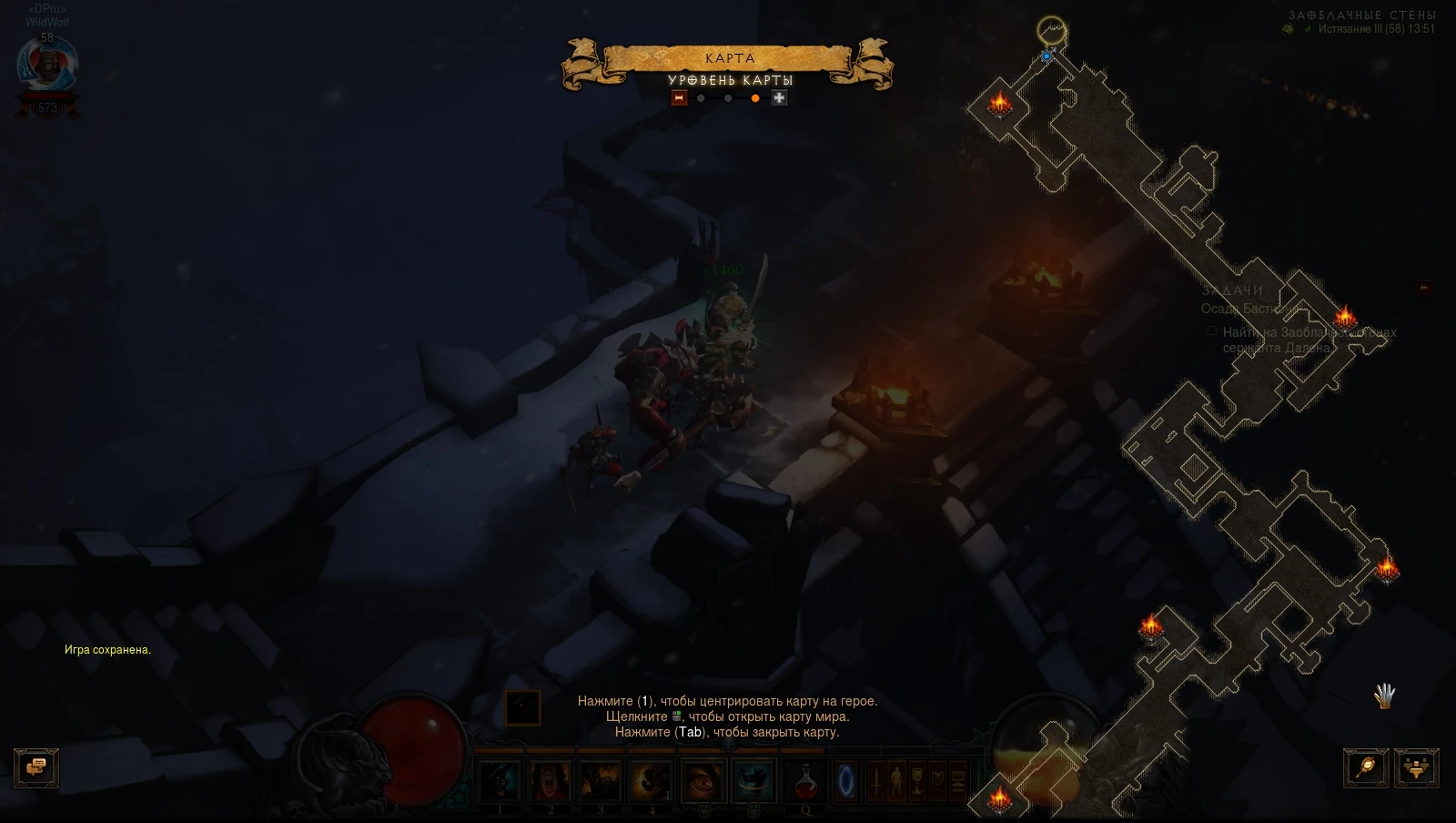Click the eye skill bound to left mouse
This screenshot has width=1456, height=823.
pos(703,781)
